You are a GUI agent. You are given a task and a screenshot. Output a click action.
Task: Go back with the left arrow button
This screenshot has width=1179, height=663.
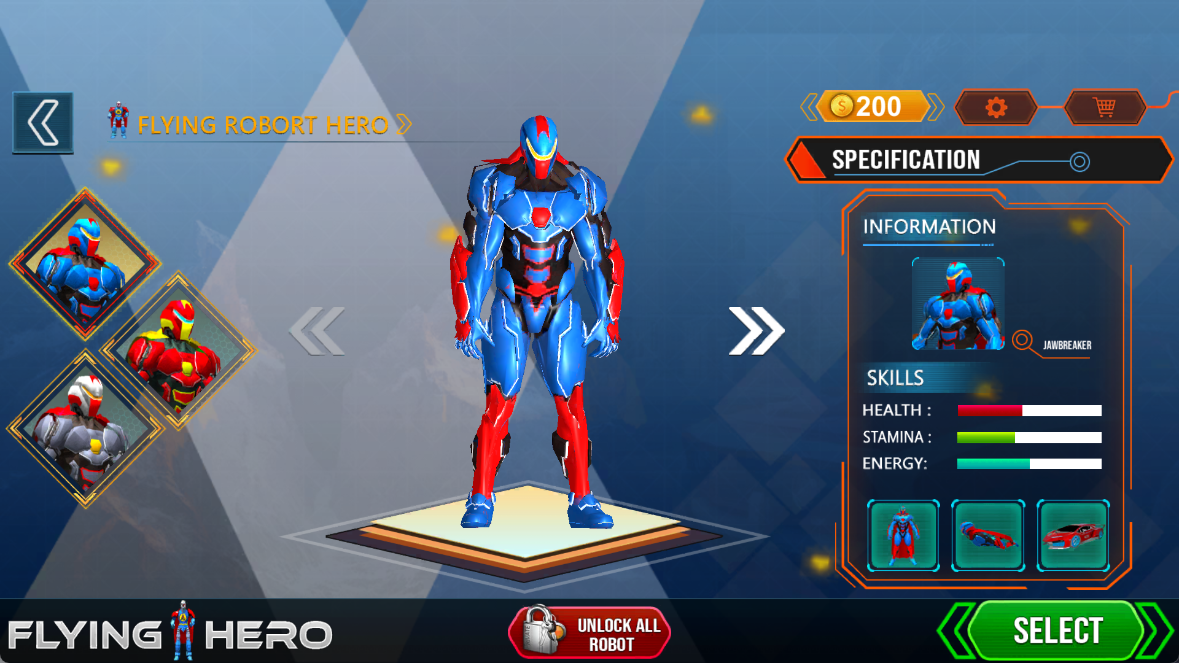42,123
